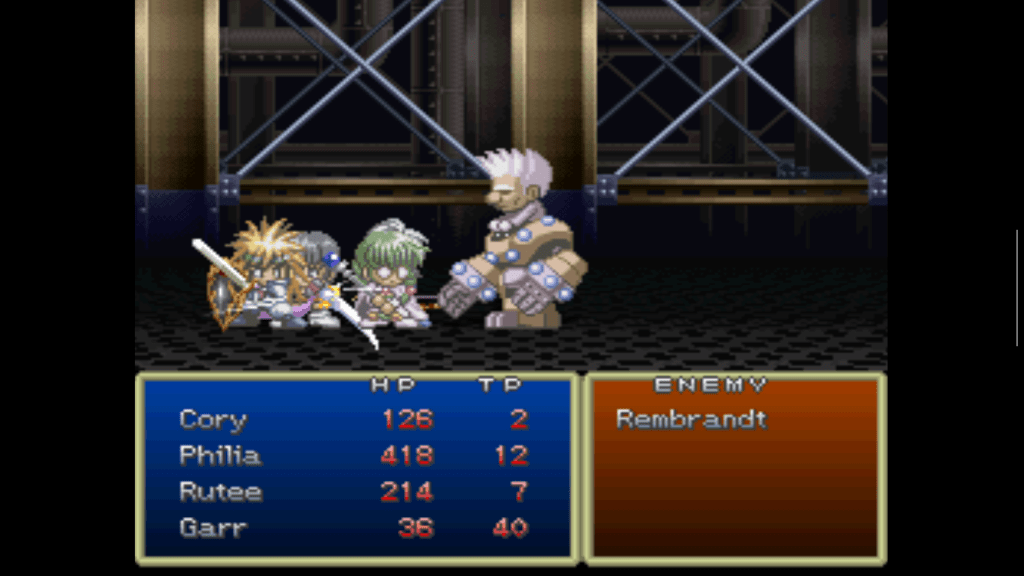1024x576 pixels.
Task: Select Cory in the party list
Action: coord(213,420)
